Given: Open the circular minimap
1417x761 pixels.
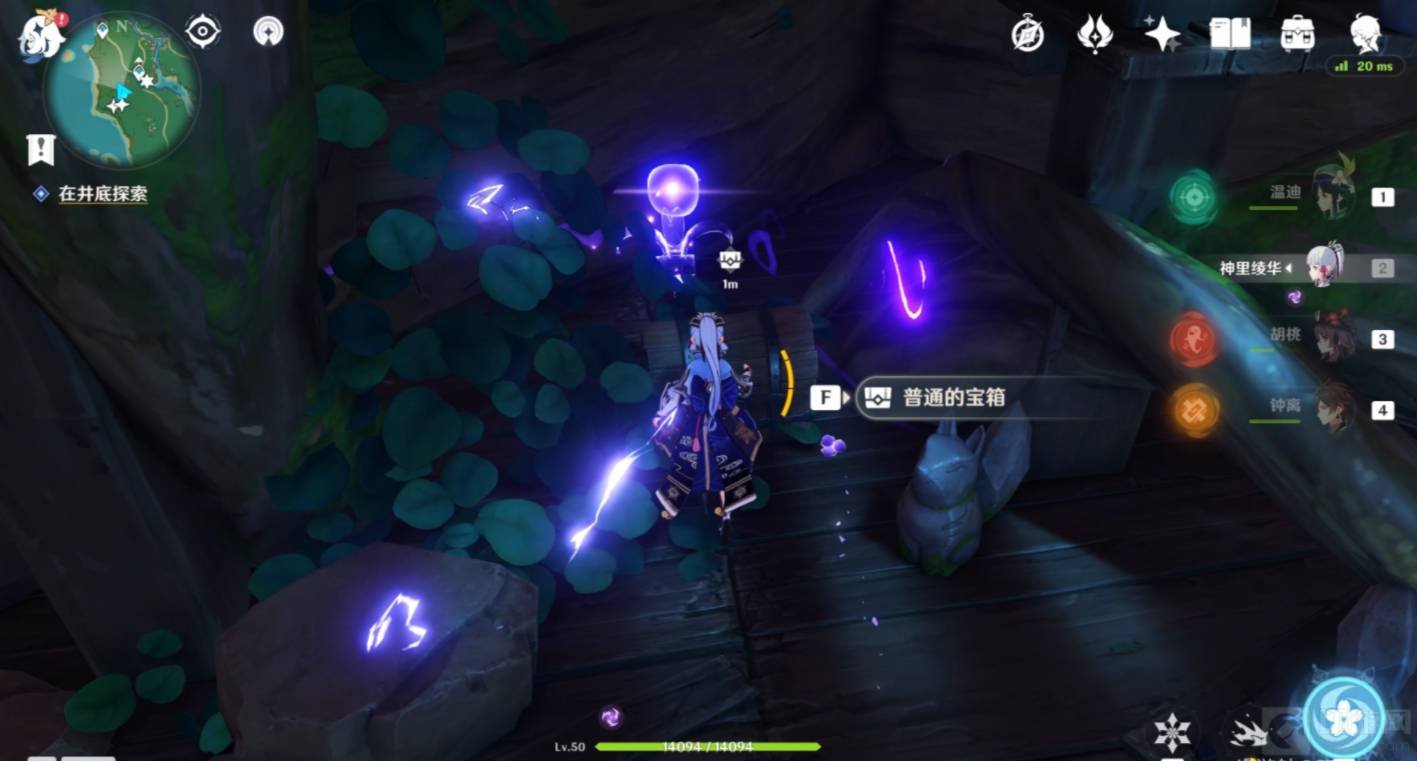Looking at the screenshot, I should coord(122,92).
